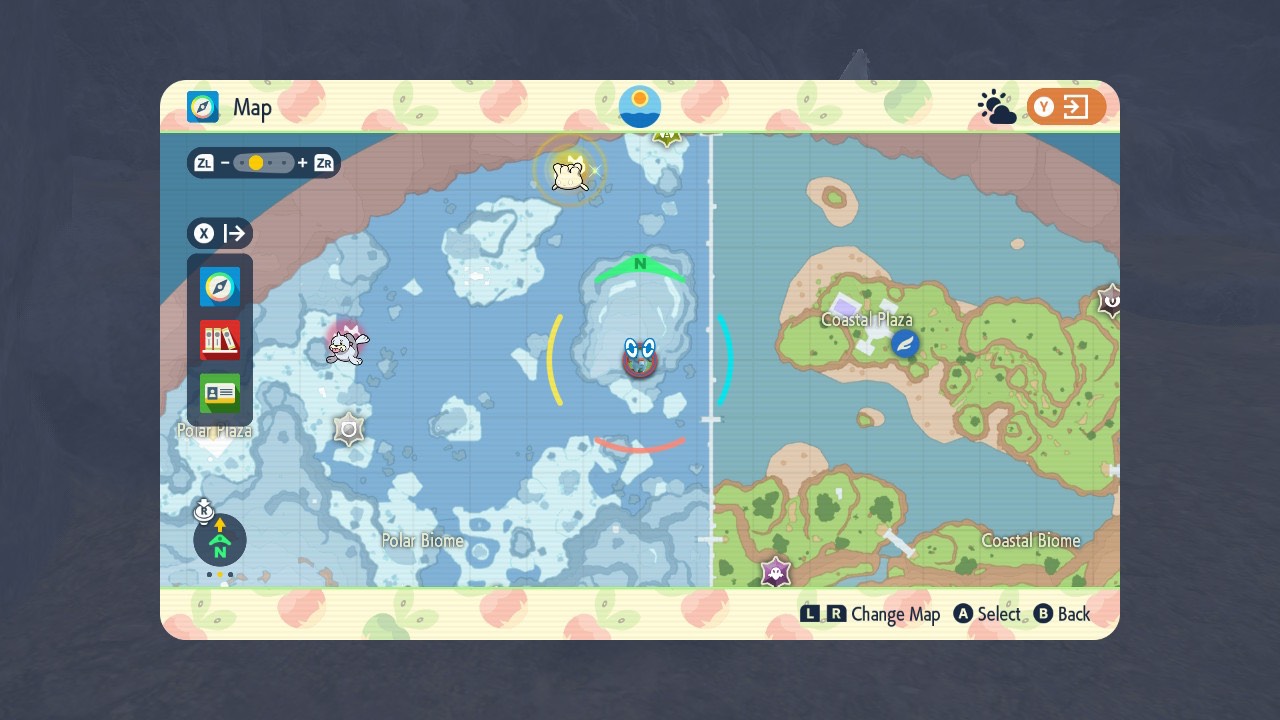Open the green Profile card app

pyautogui.click(x=220, y=393)
